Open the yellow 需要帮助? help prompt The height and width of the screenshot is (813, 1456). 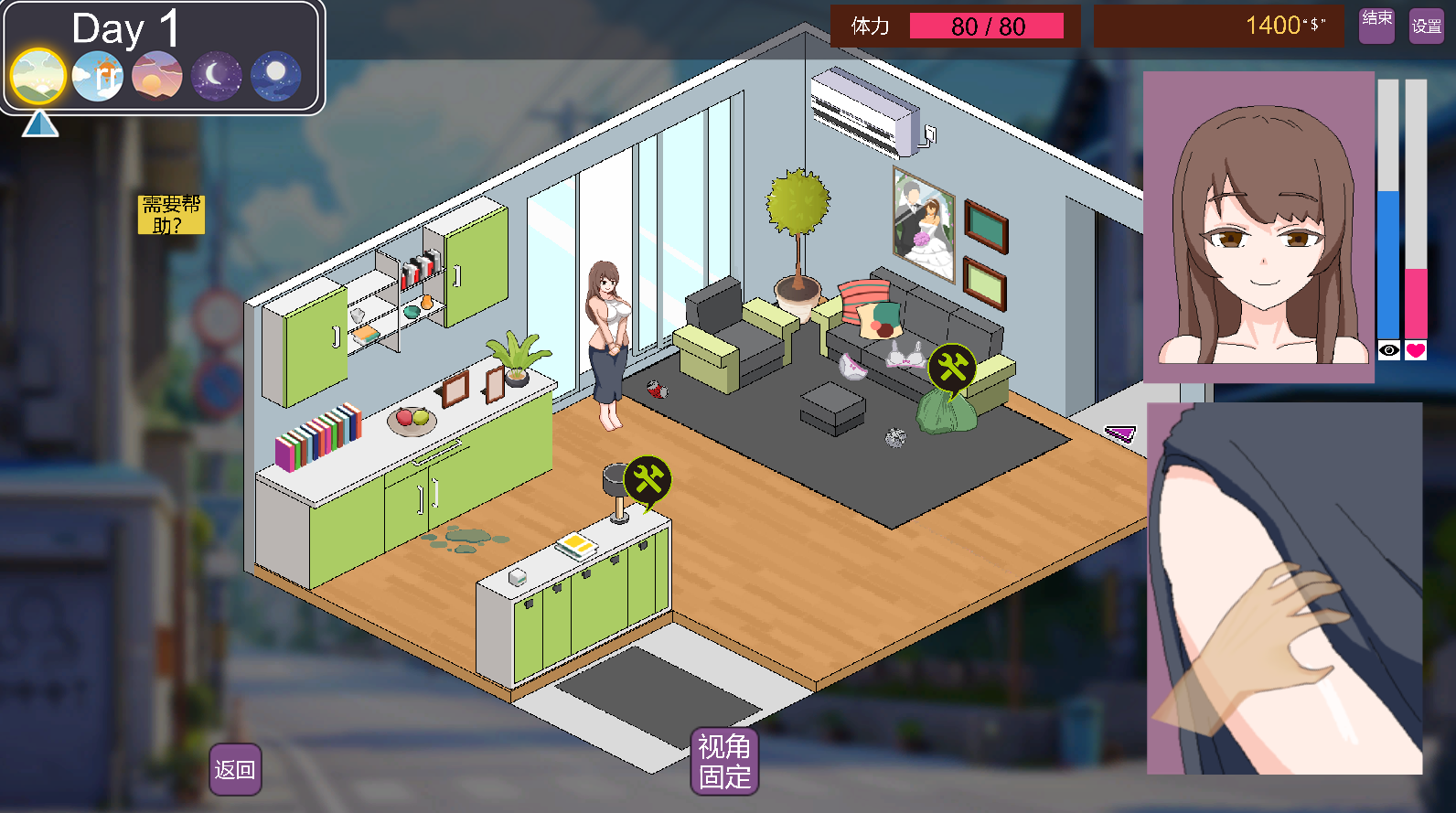[171, 214]
